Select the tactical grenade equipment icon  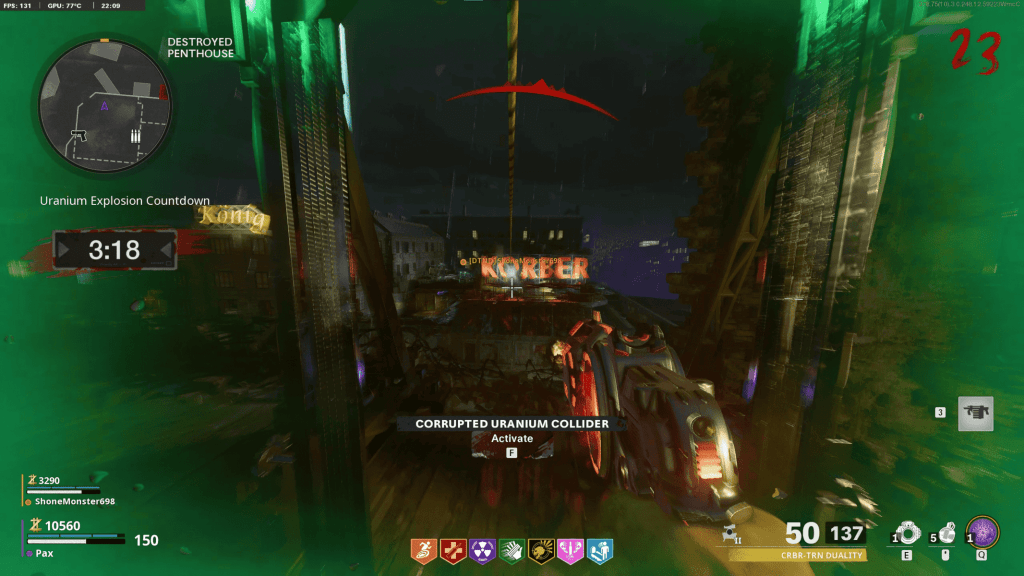pos(908,532)
